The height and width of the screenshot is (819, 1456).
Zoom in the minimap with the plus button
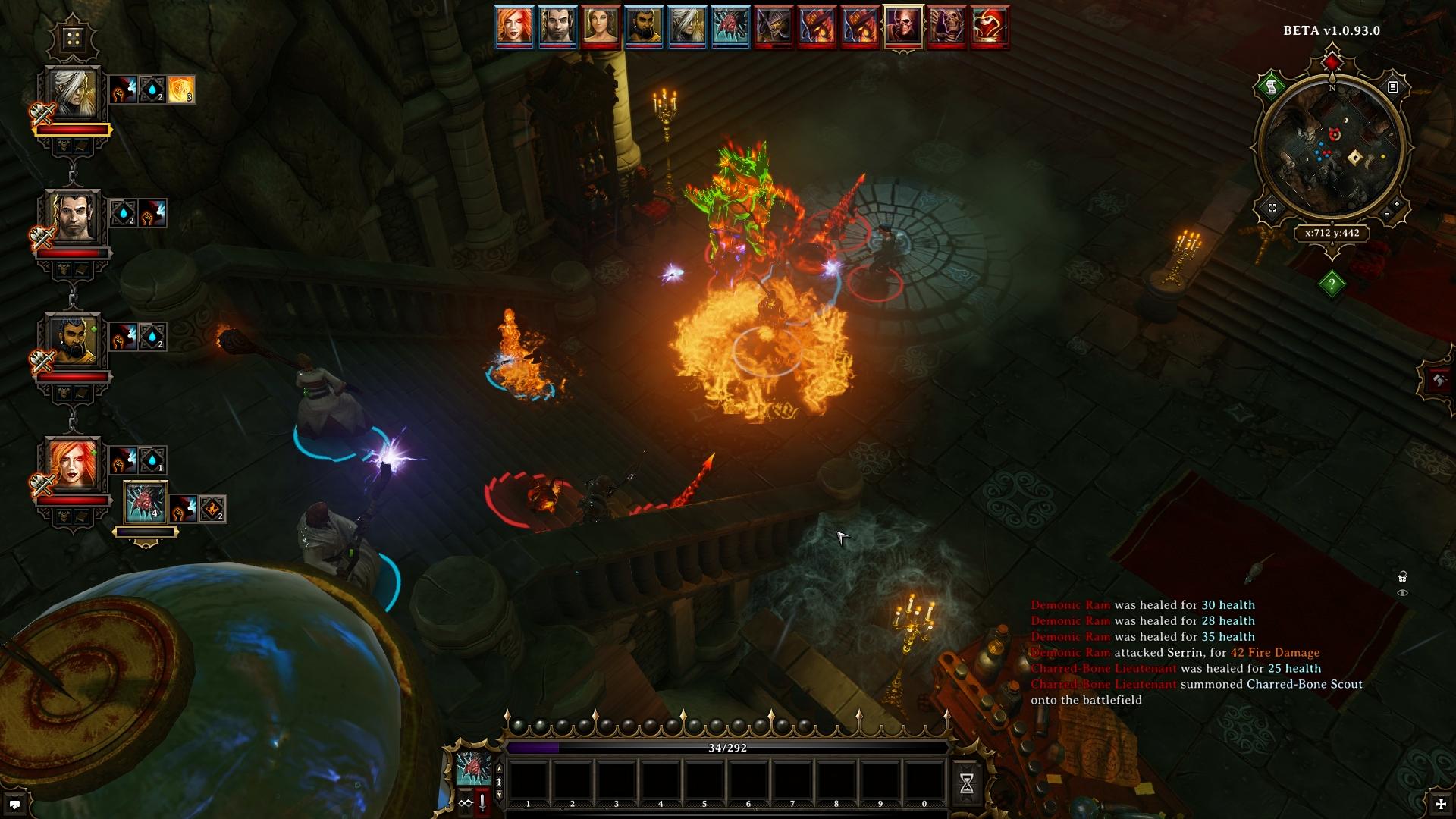pyautogui.click(x=1397, y=203)
